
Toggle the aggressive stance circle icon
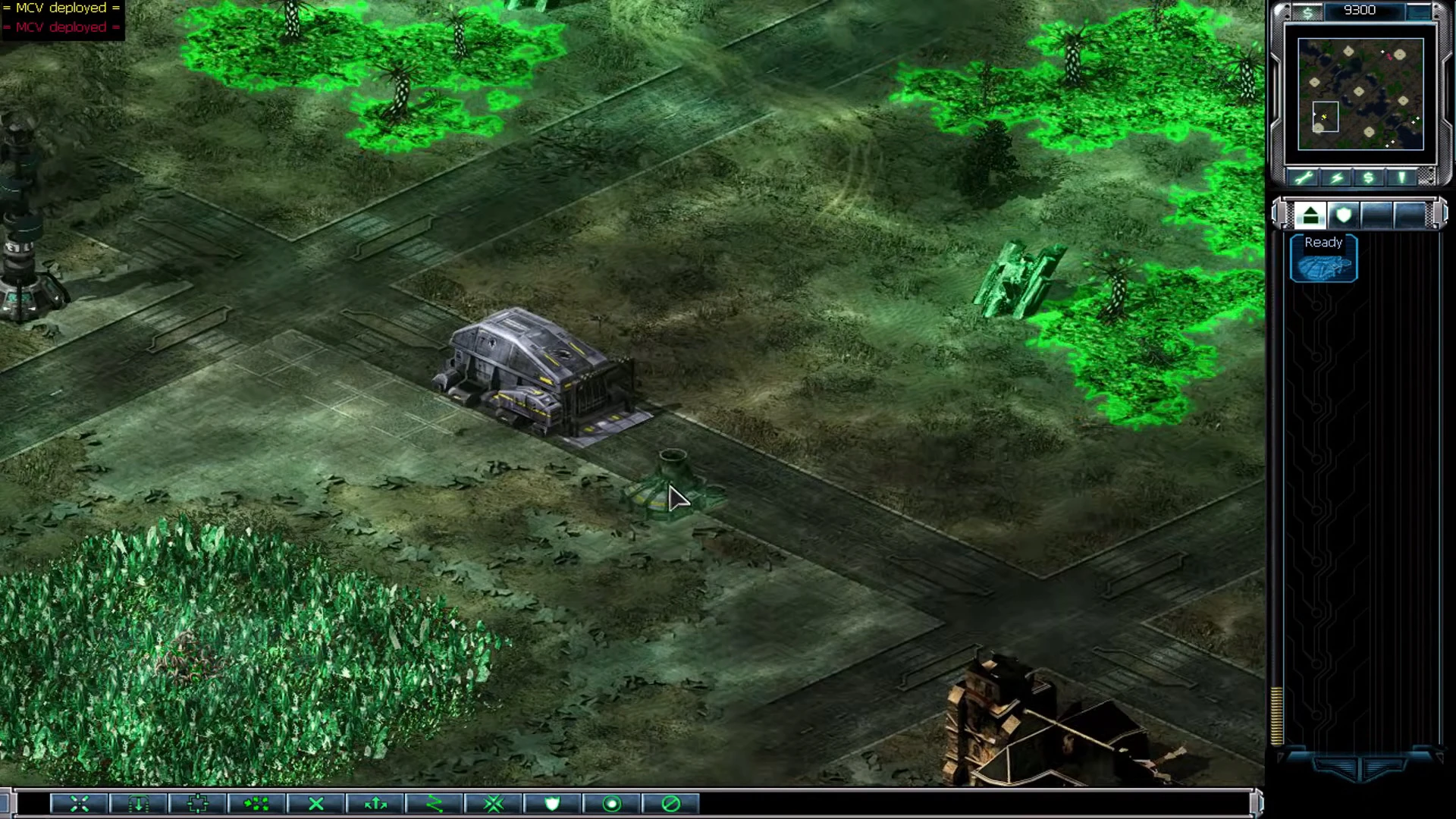[611, 804]
